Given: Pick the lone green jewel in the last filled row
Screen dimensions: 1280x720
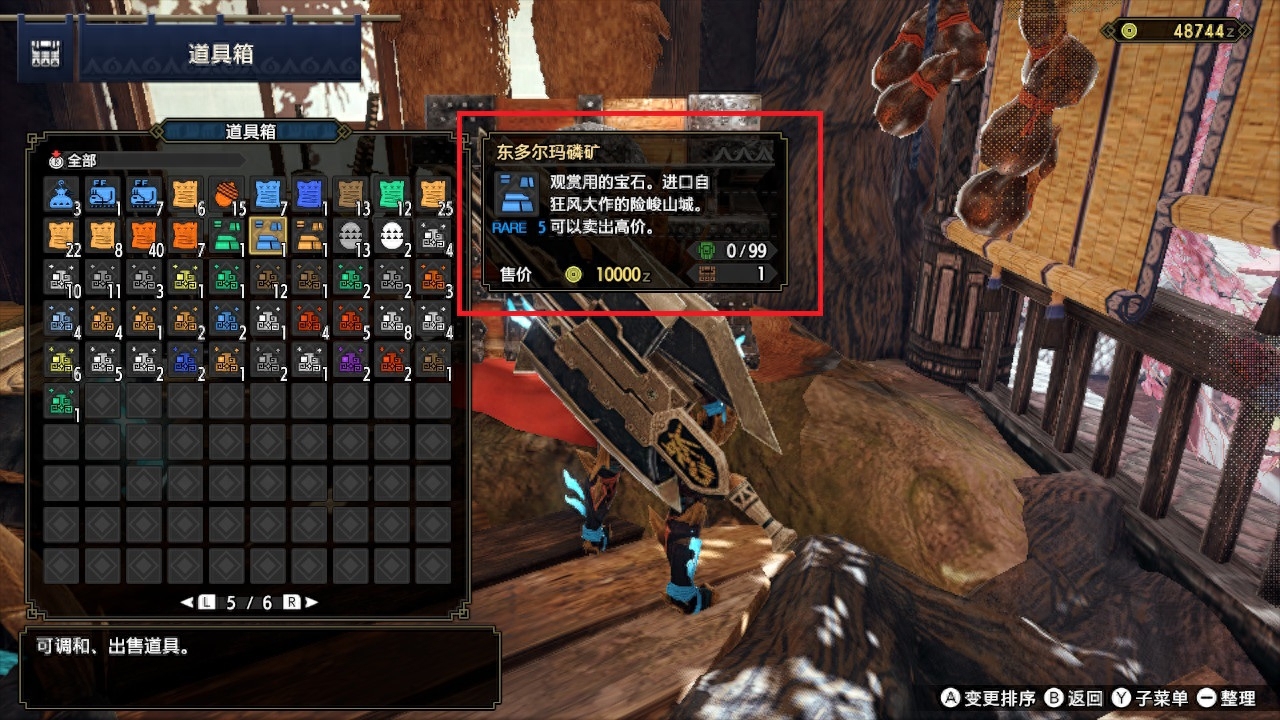Looking at the screenshot, I should click(x=61, y=402).
